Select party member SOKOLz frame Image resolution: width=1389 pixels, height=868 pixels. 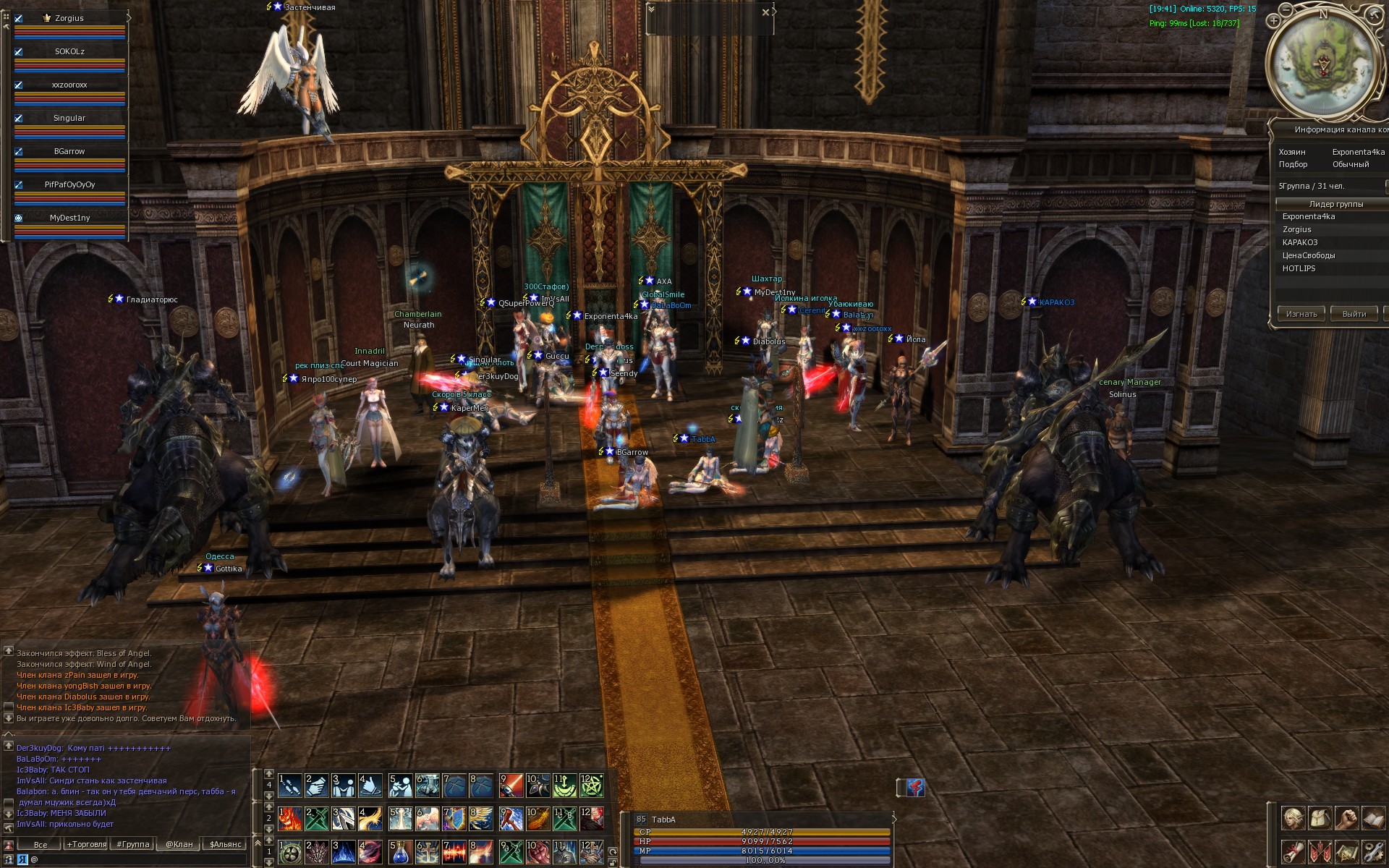click(x=69, y=52)
